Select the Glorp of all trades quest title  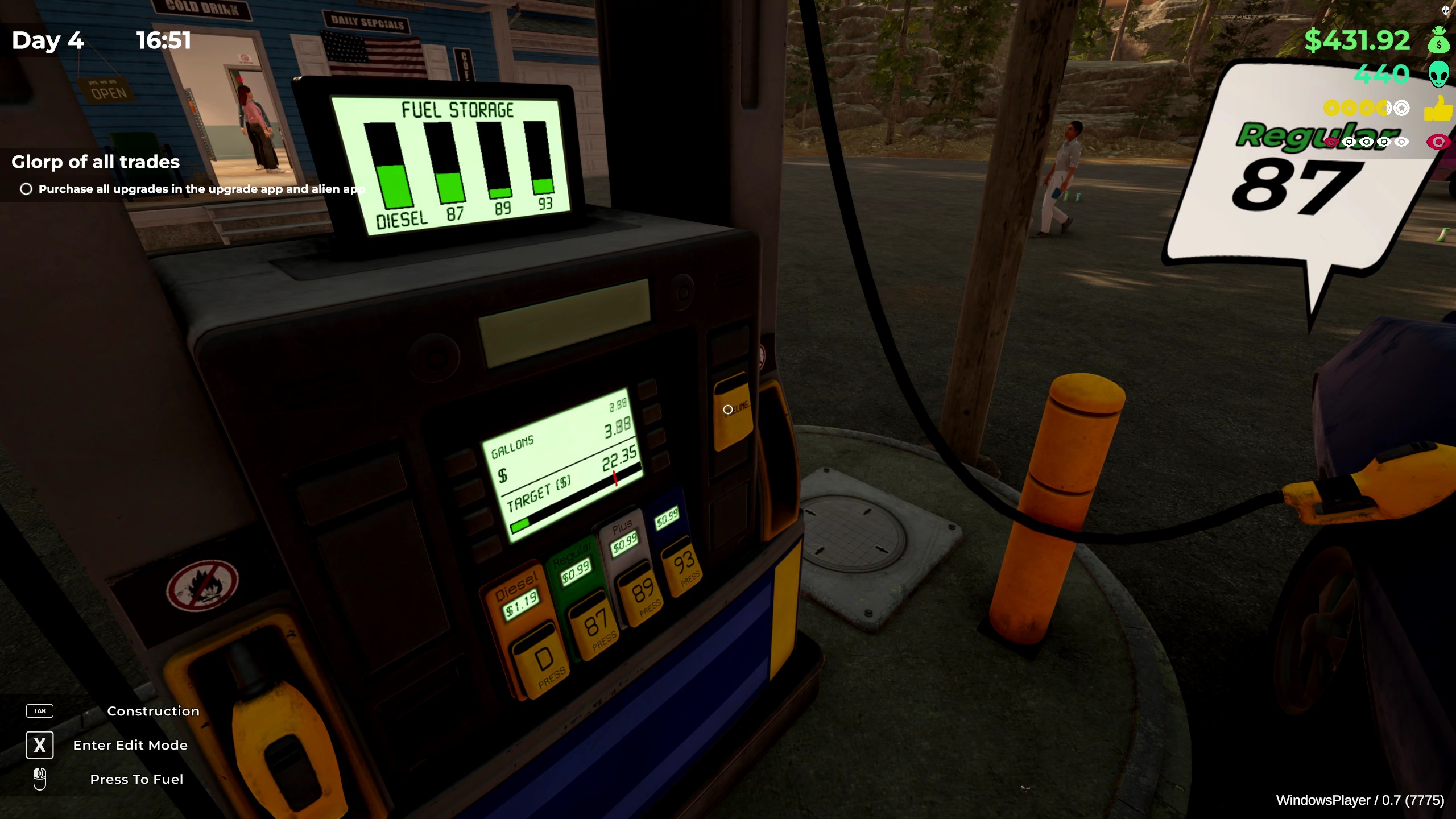coord(96,162)
